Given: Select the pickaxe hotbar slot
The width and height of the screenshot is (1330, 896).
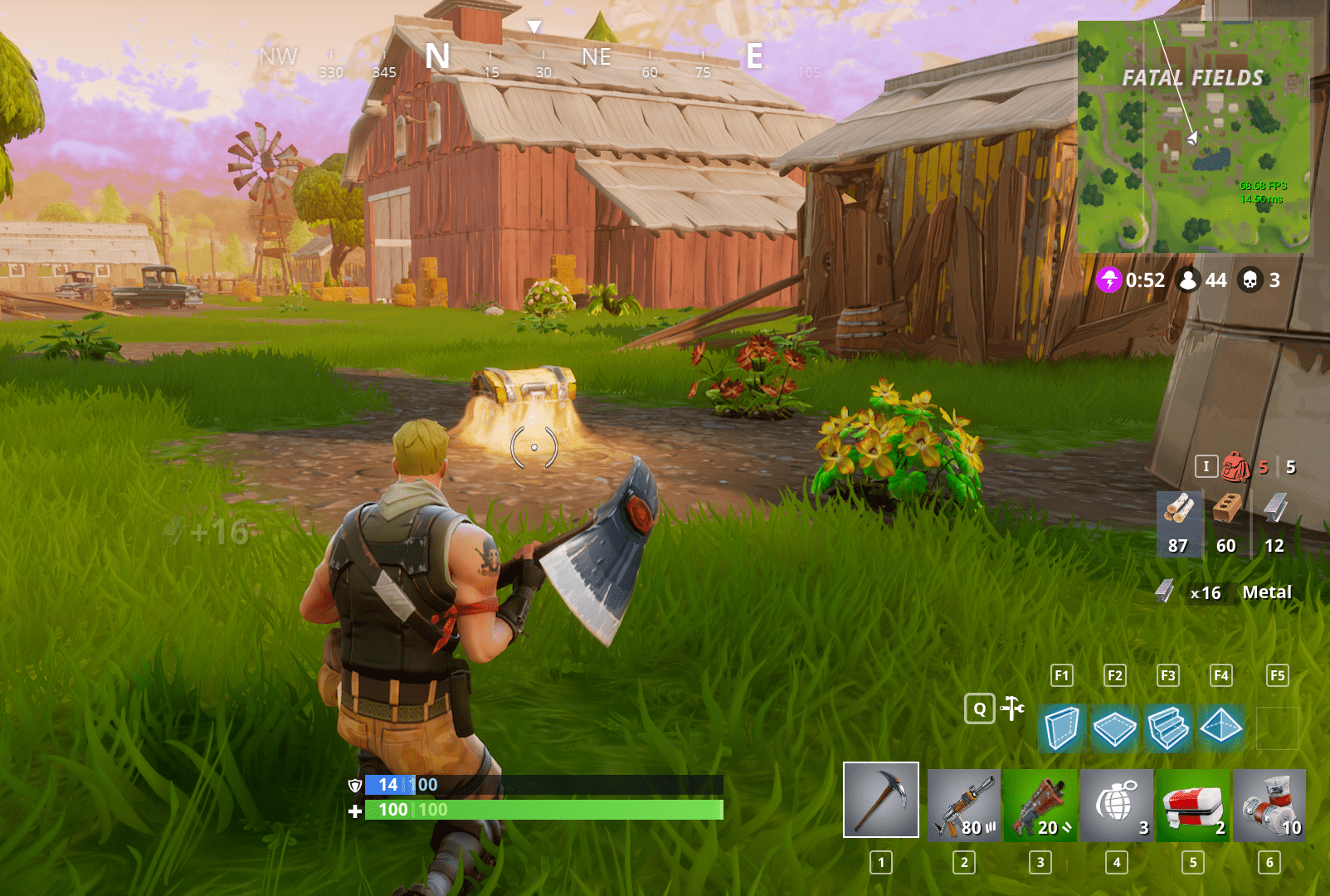Looking at the screenshot, I should tap(880, 800).
